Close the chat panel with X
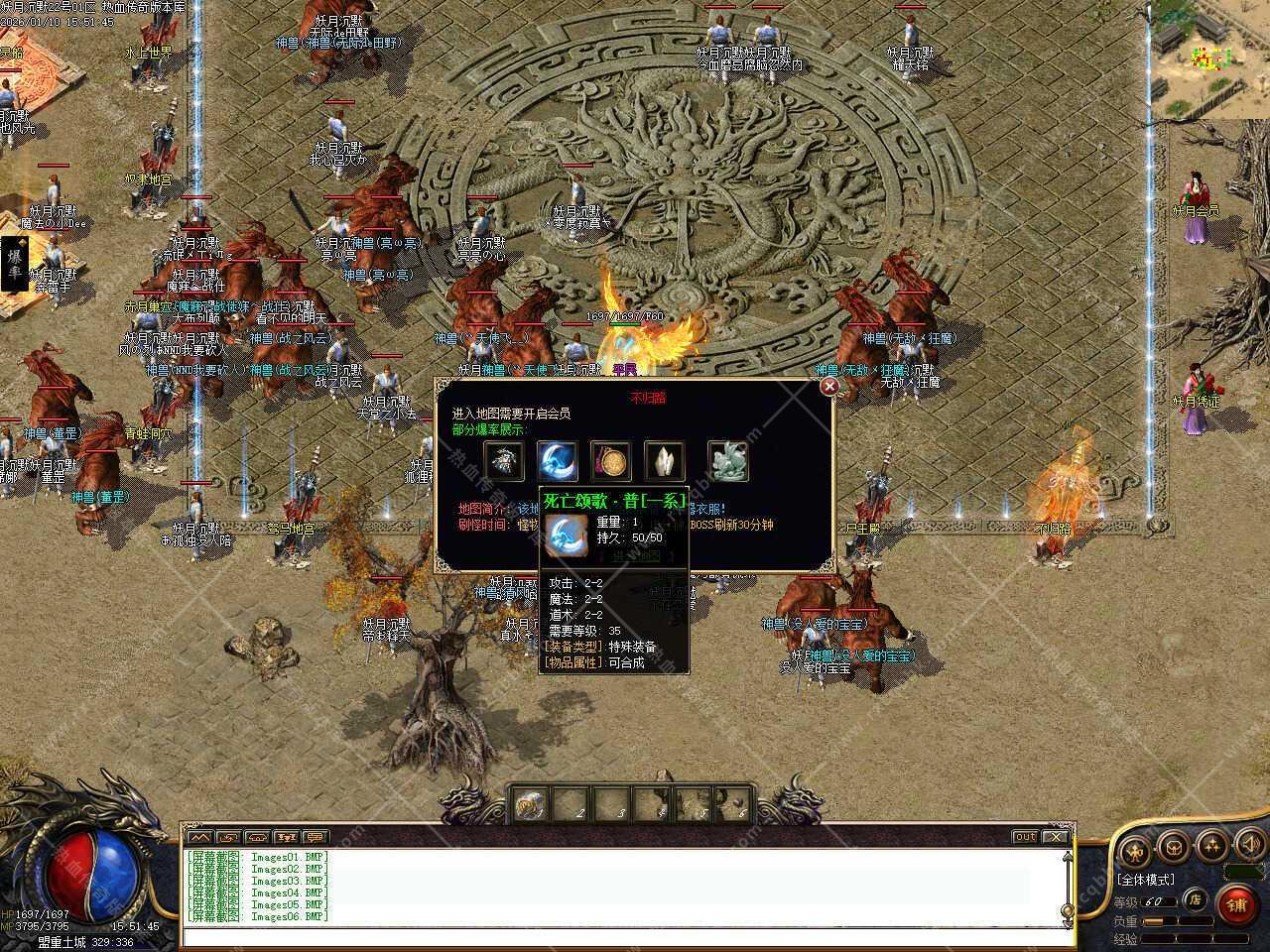The height and width of the screenshot is (952, 1270). 1055,837
